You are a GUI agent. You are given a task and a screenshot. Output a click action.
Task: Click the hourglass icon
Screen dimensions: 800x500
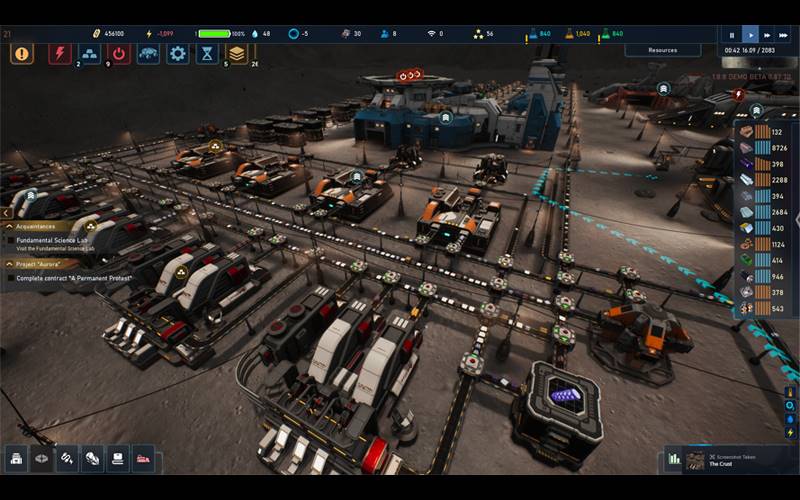tap(207, 54)
